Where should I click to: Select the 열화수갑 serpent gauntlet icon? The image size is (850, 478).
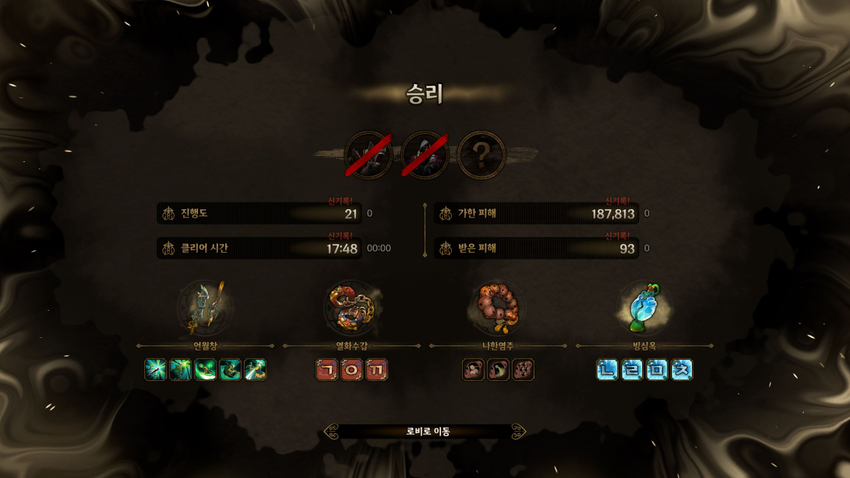coord(351,307)
